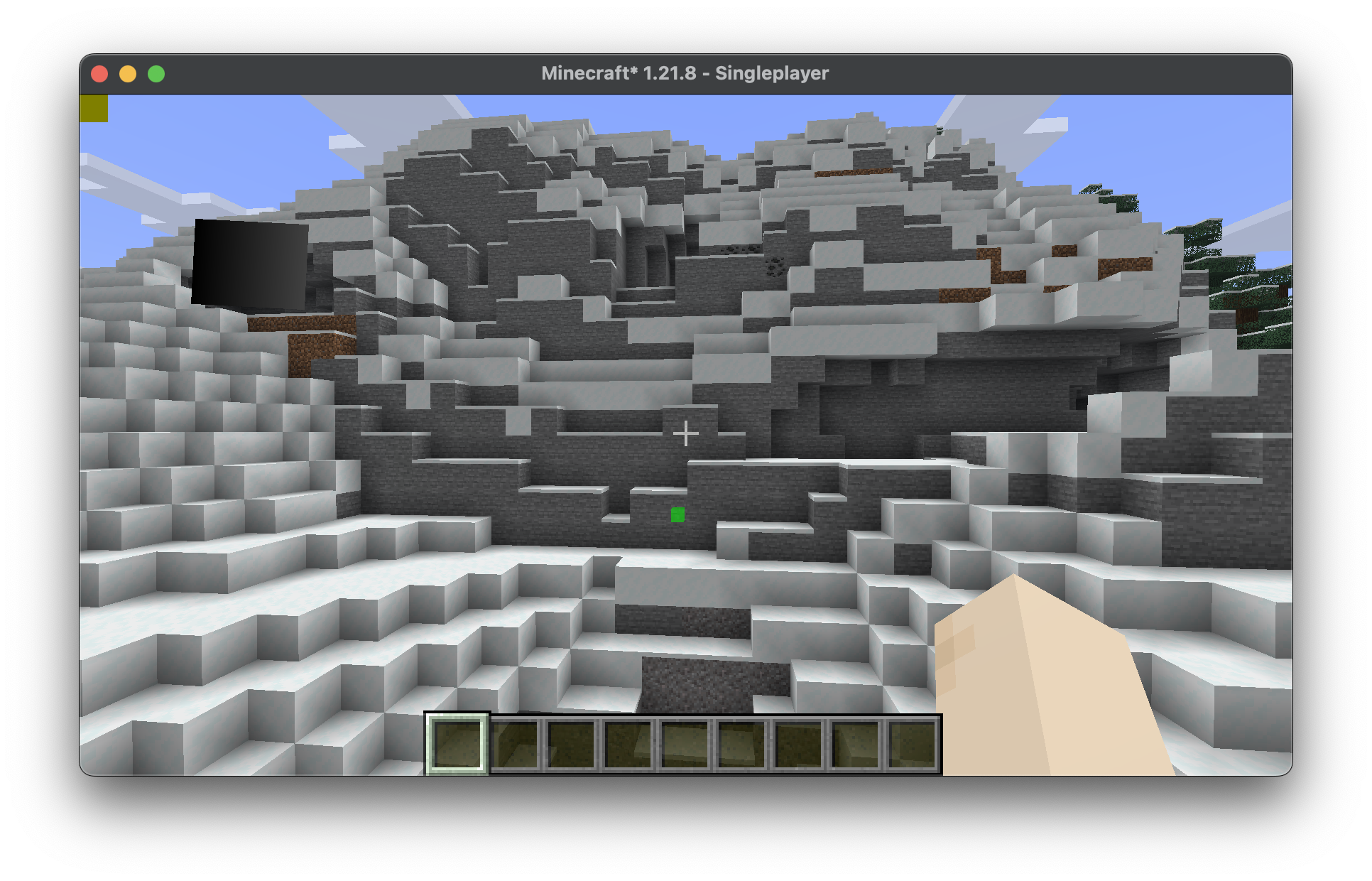Click the green zoom button in the title bar
The image size is (1372, 881).
(156, 72)
